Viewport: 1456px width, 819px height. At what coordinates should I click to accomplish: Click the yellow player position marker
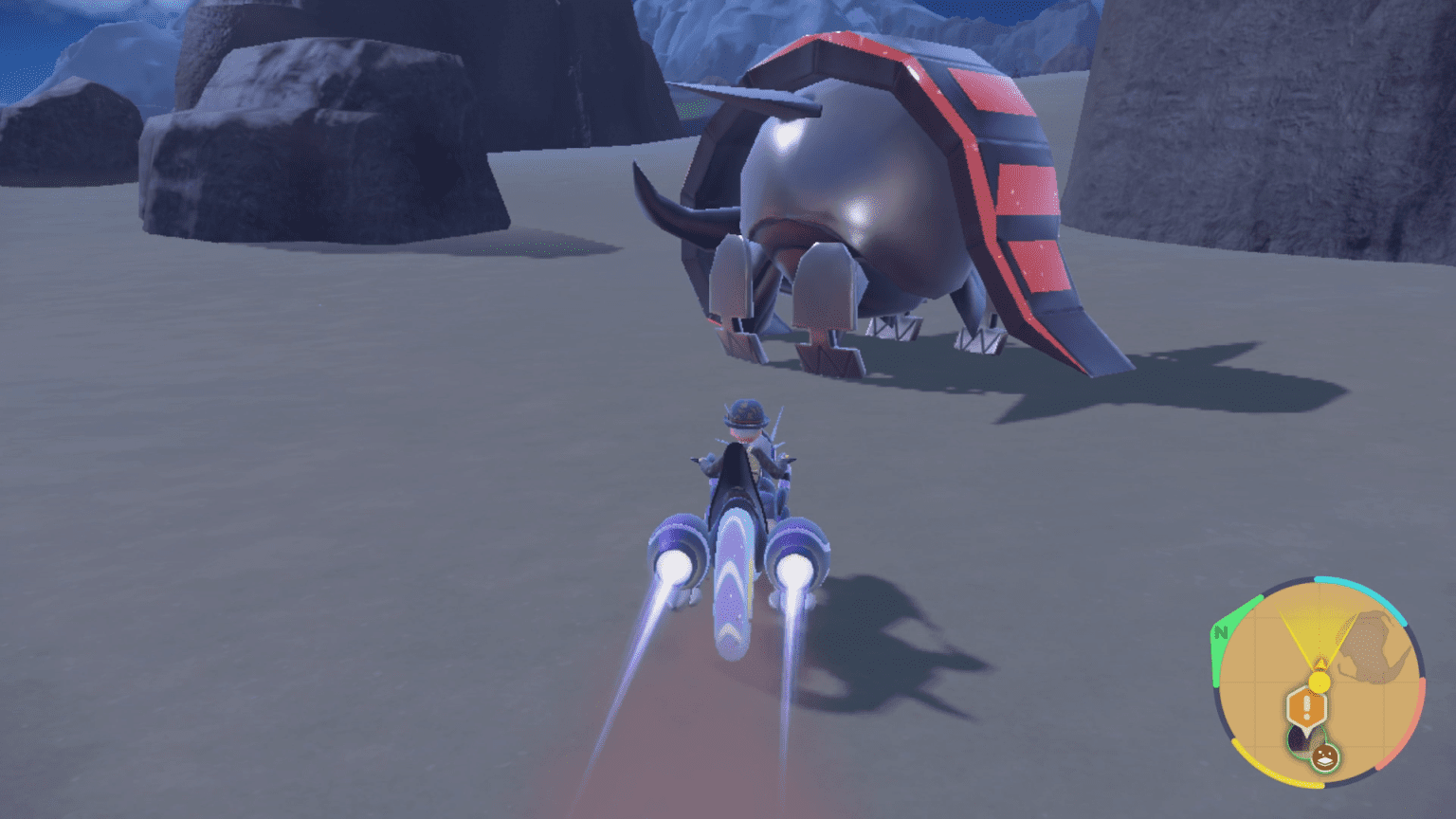click(x=1319, y=682)
